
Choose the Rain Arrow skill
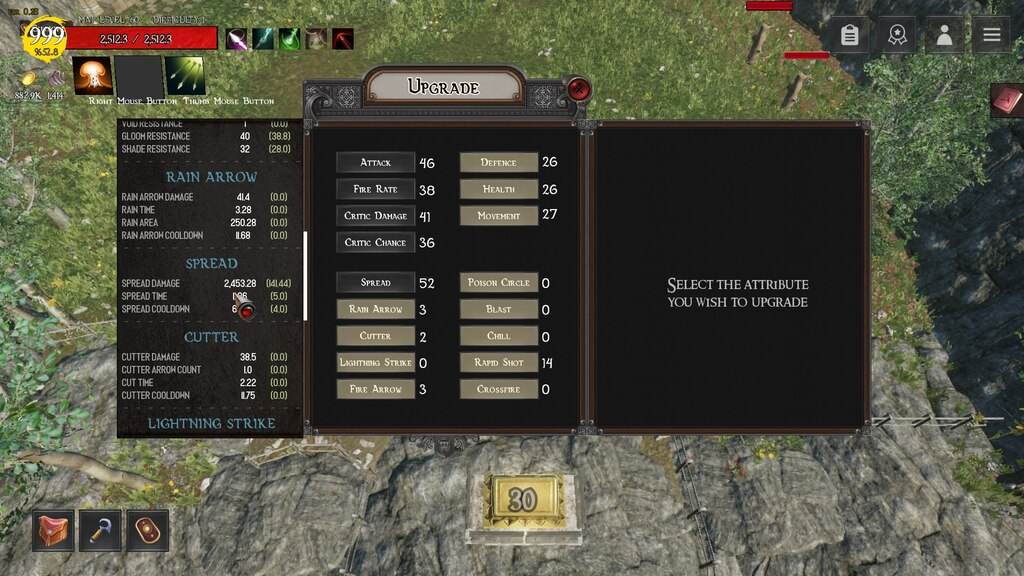(x=376, y=309)
